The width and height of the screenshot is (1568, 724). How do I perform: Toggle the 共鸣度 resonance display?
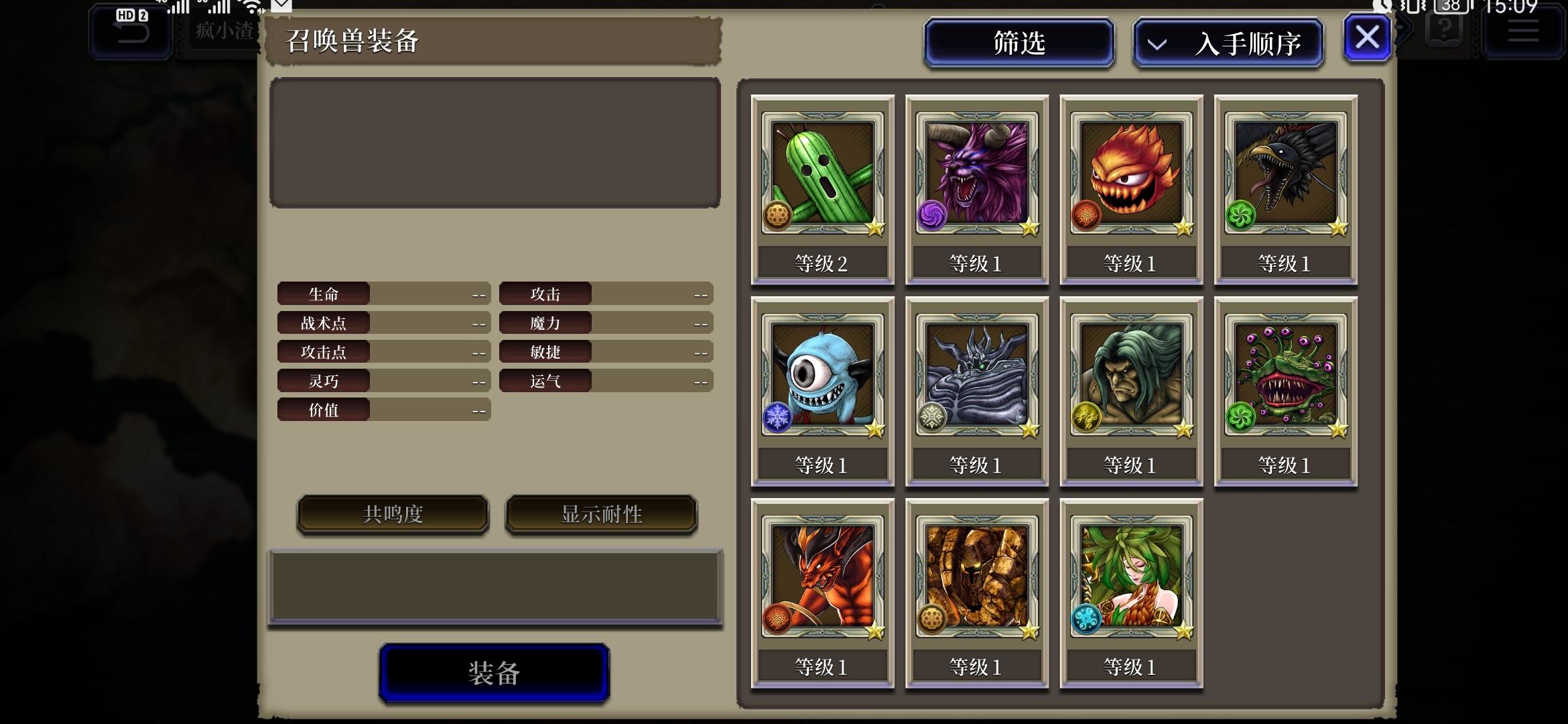(x=392, y=515)
